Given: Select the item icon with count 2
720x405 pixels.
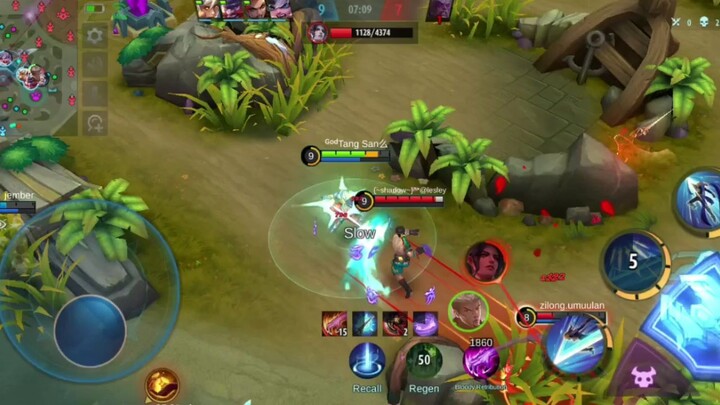Looking at the screenshot, I should click(395, 323).
